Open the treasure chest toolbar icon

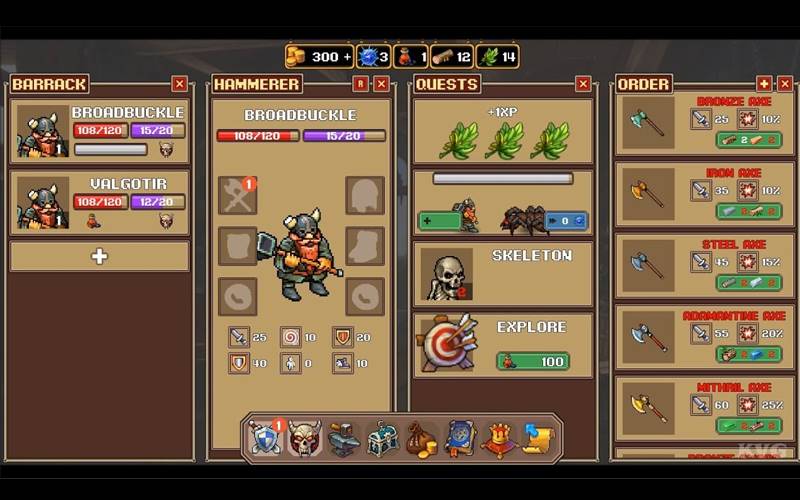click(x=382, y=439)
